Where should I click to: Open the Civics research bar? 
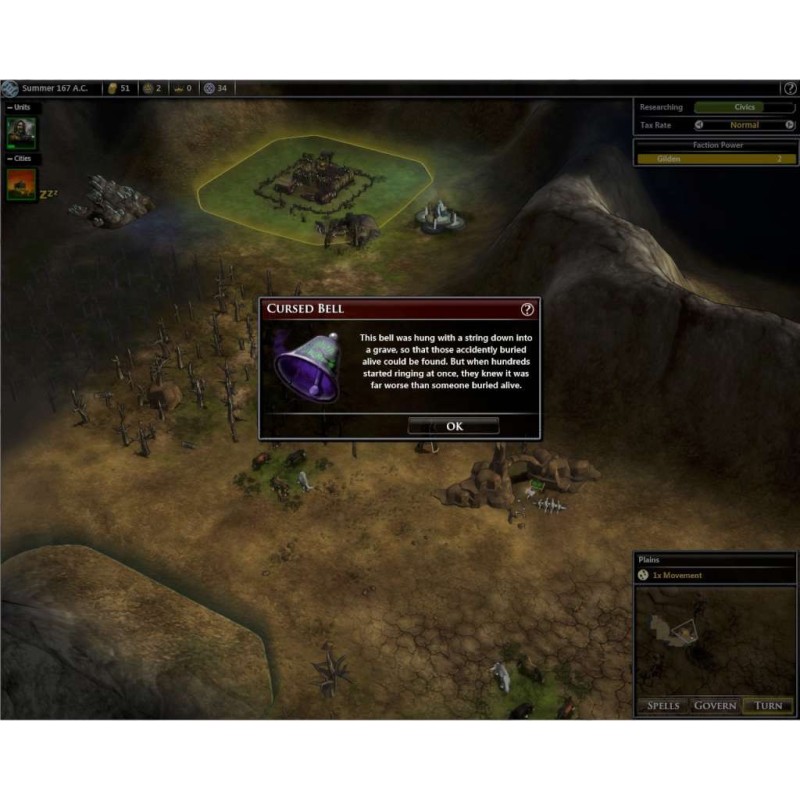[x=744, y=107]
